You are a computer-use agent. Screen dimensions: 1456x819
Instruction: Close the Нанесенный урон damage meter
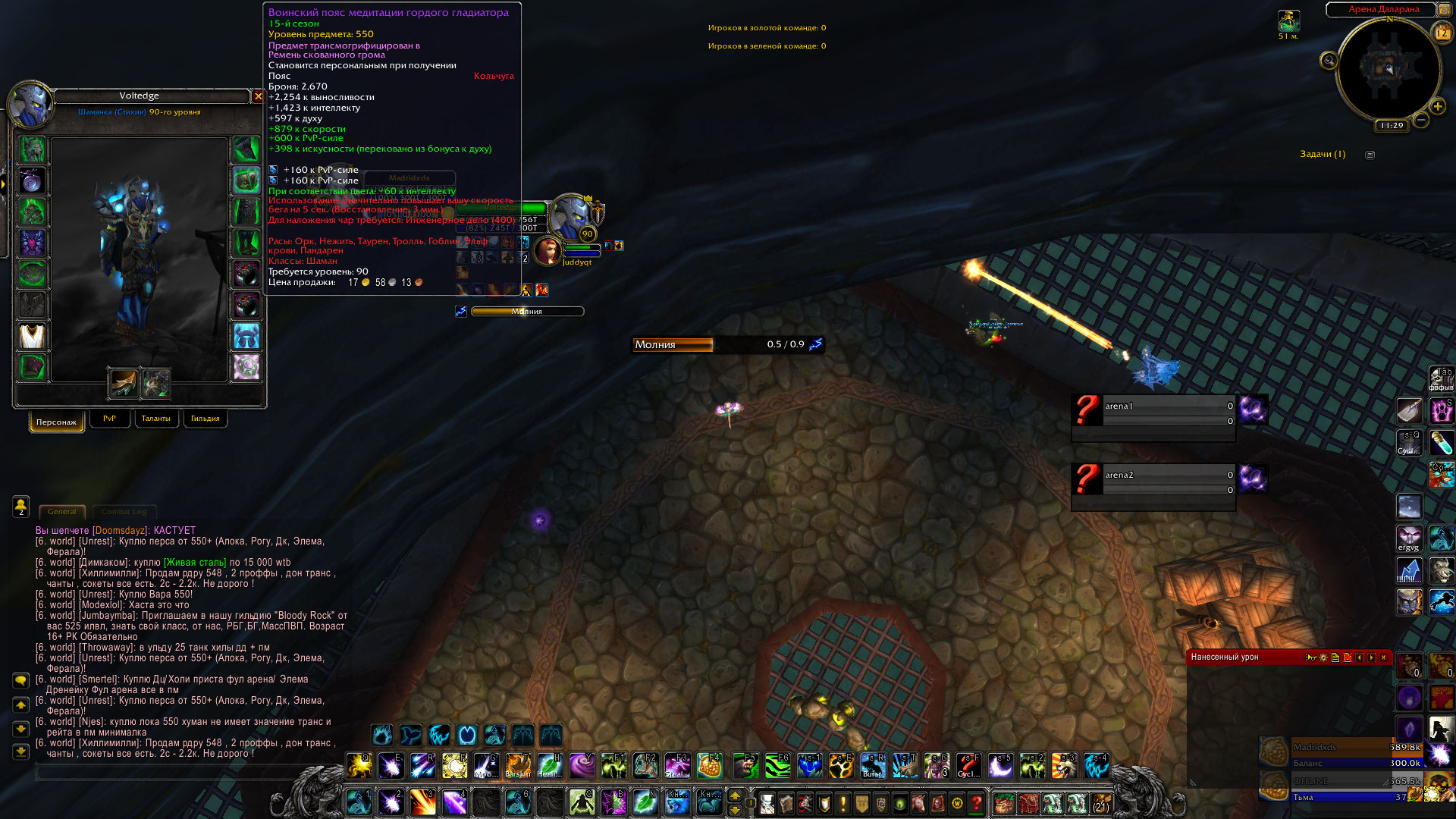coord(1383,657)
